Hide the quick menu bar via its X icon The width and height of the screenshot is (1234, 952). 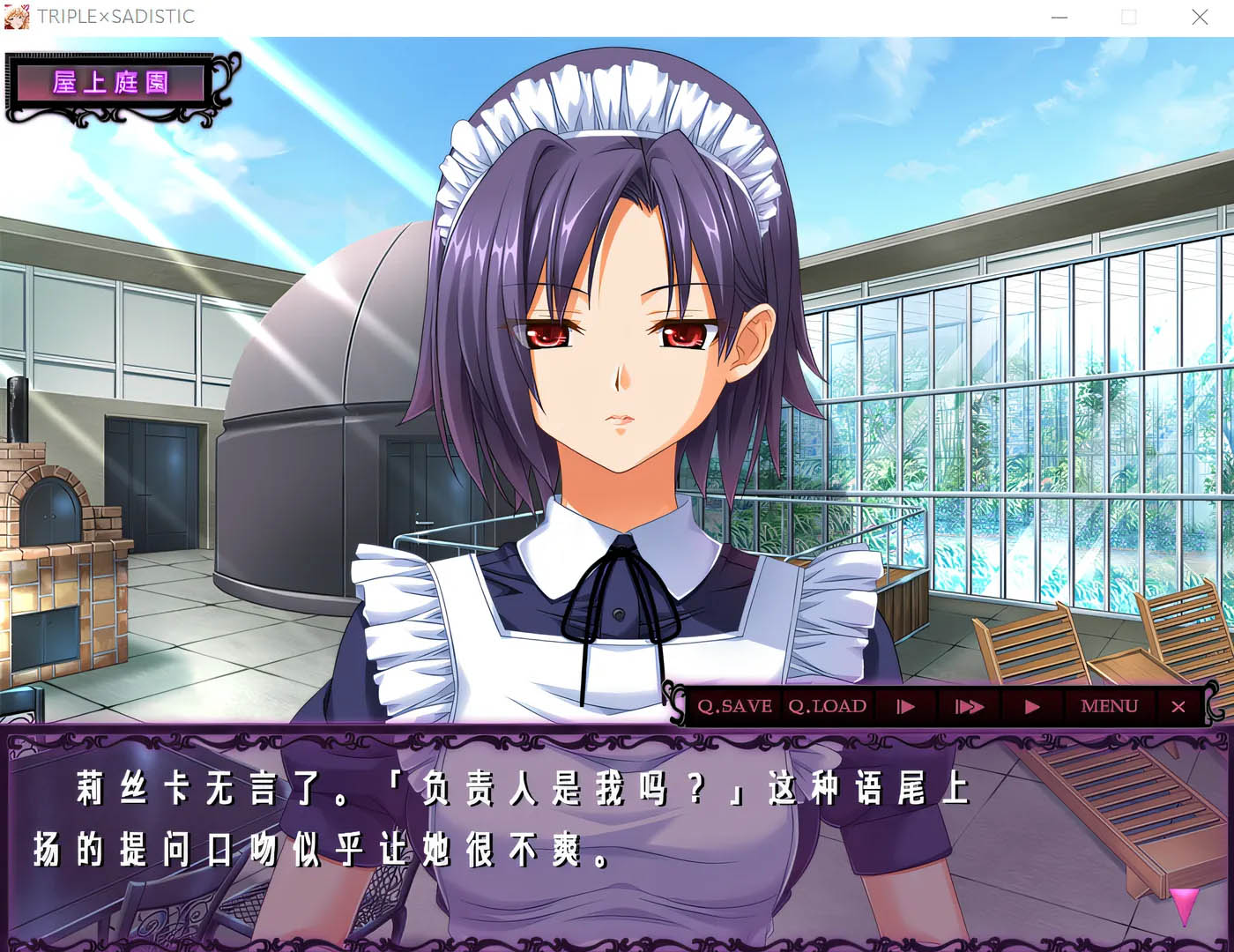1178,706
